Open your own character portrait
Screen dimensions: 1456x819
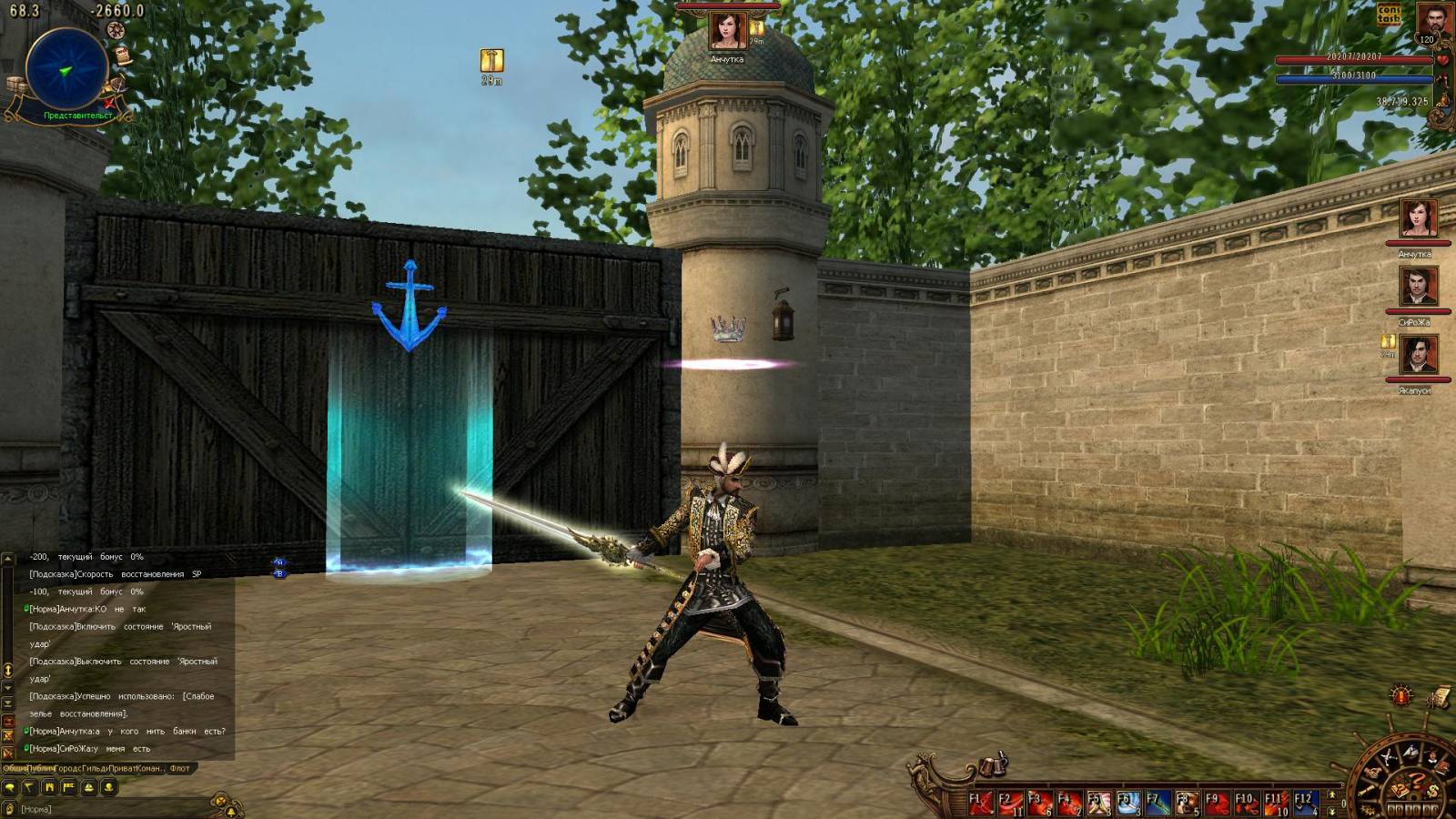click(1432, 20)
